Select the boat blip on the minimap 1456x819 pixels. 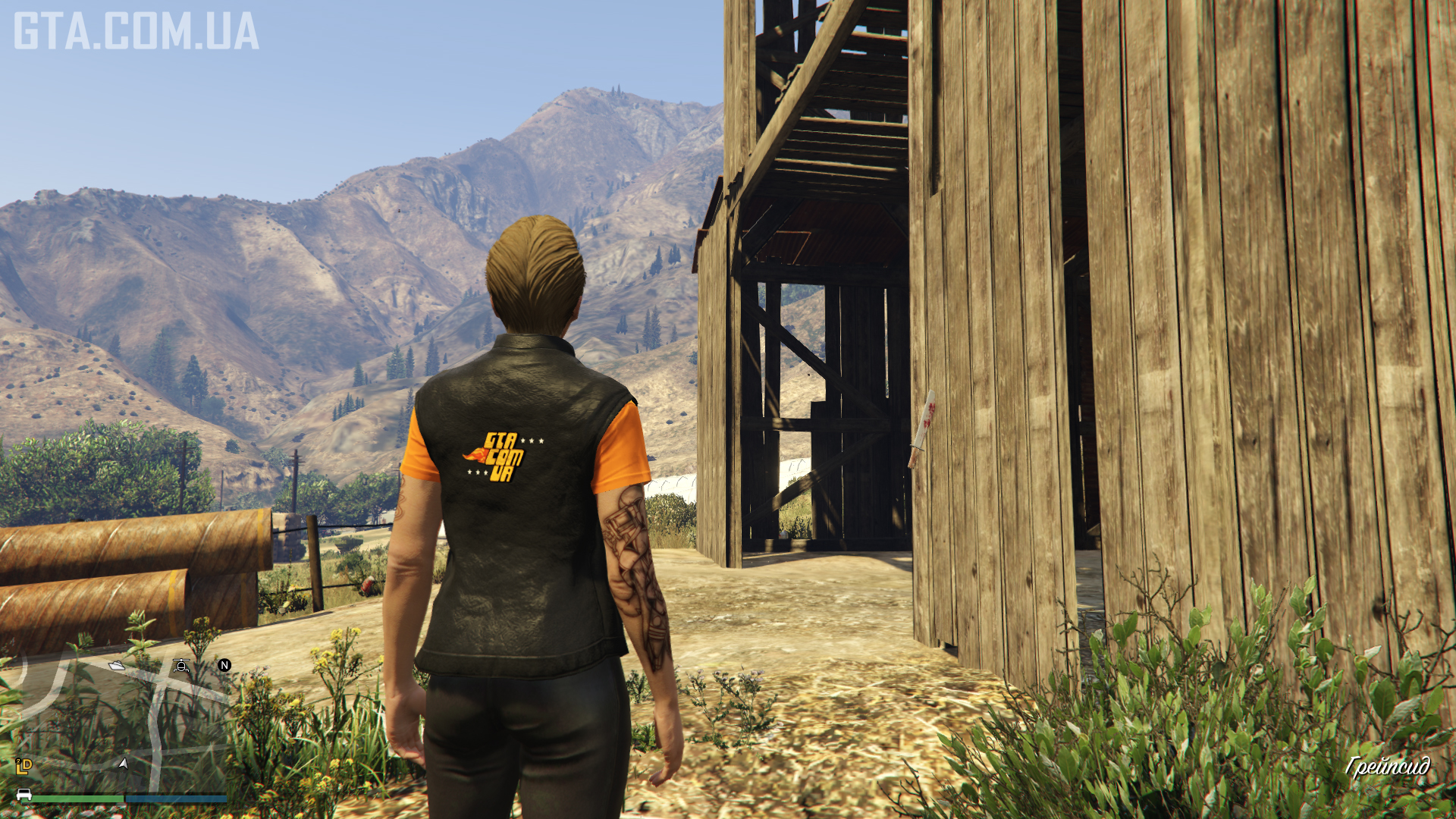pyautogui.click(x=116, y=666)
